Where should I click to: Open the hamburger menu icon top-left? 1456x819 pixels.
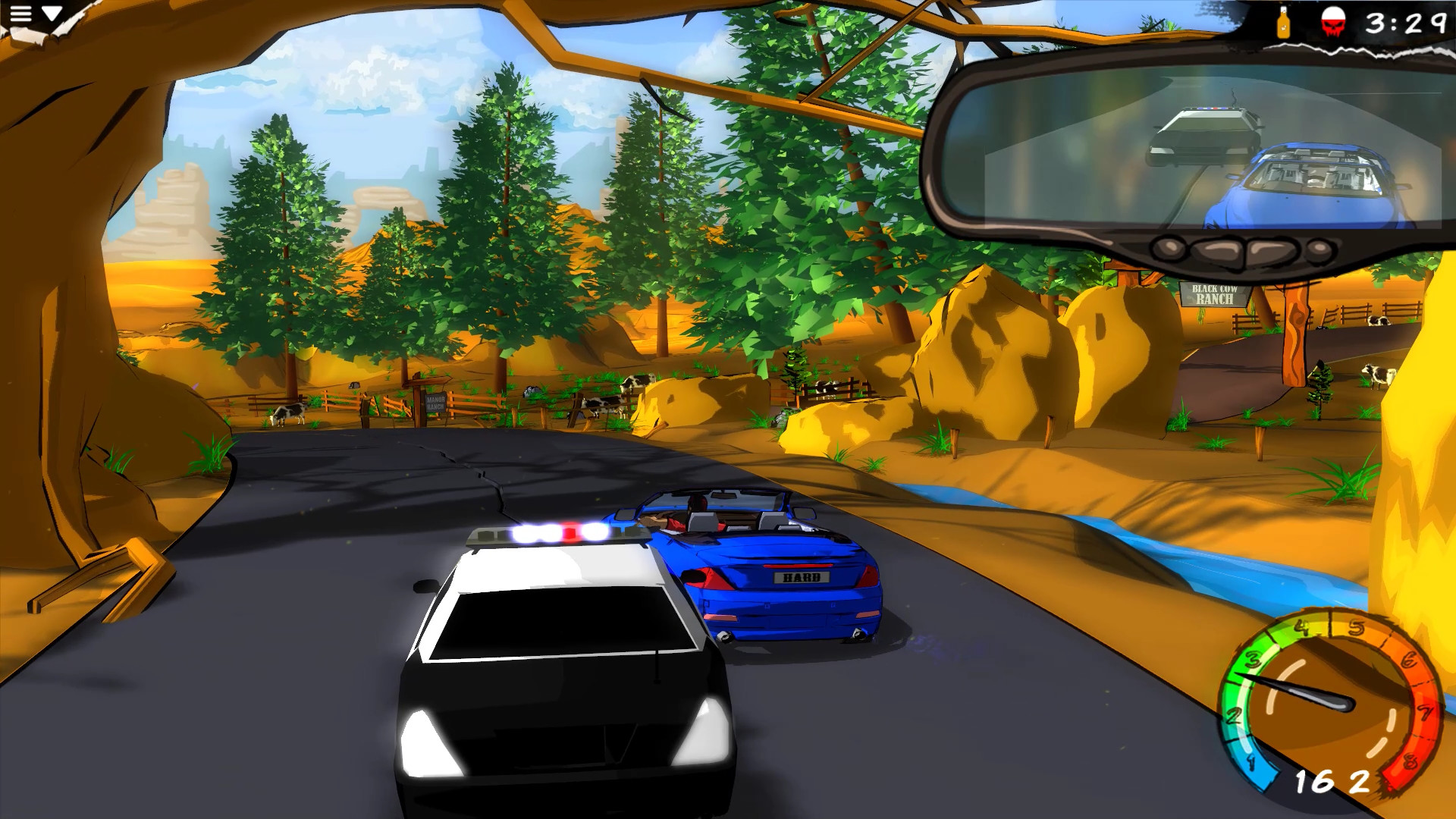20,13
